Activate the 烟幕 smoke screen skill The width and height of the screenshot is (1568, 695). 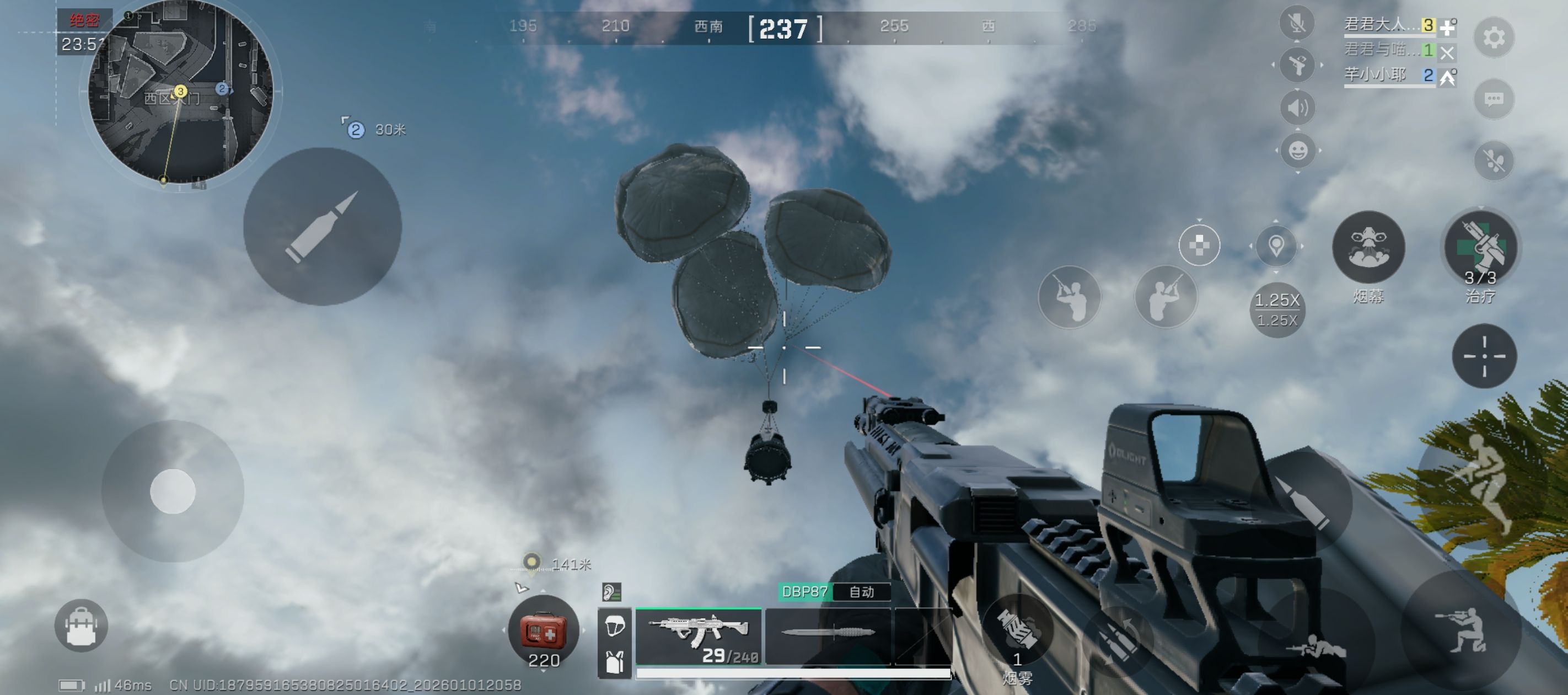[1368, 248]
